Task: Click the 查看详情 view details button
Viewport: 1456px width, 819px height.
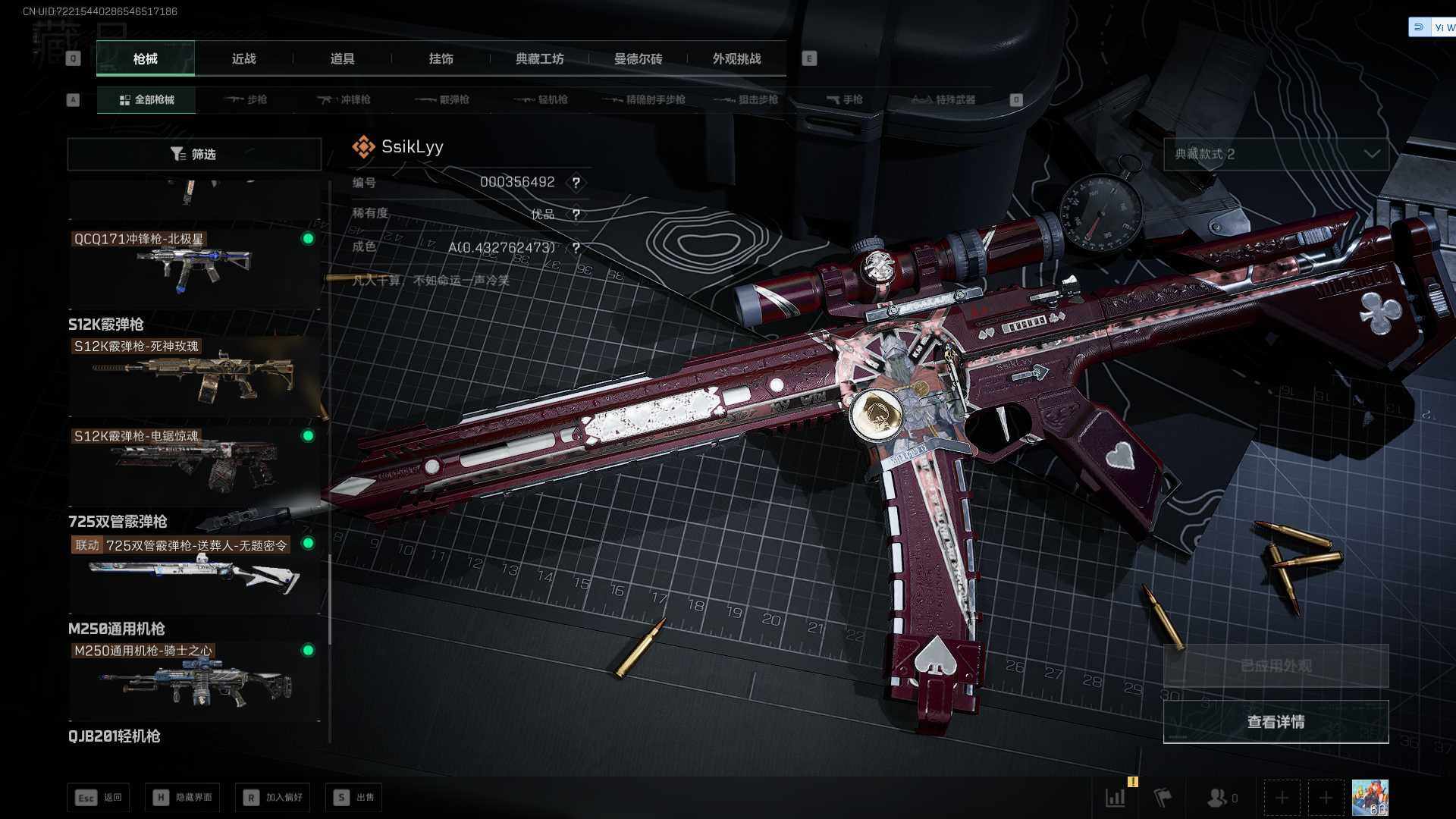Action: tap(1276, 722)
